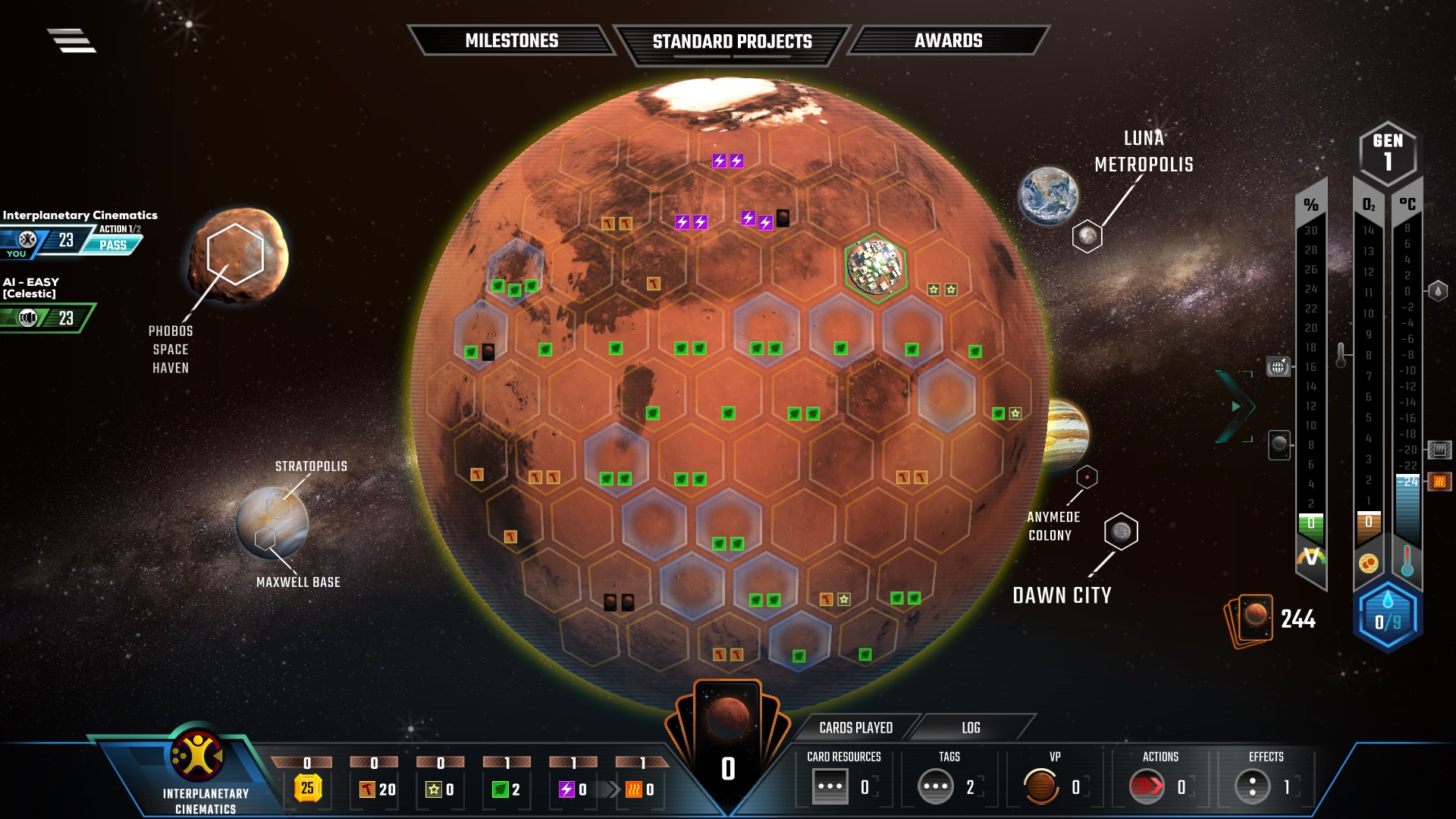Expand the teal arrow side panel
1456x819 pixels.
coord(1235,406)
